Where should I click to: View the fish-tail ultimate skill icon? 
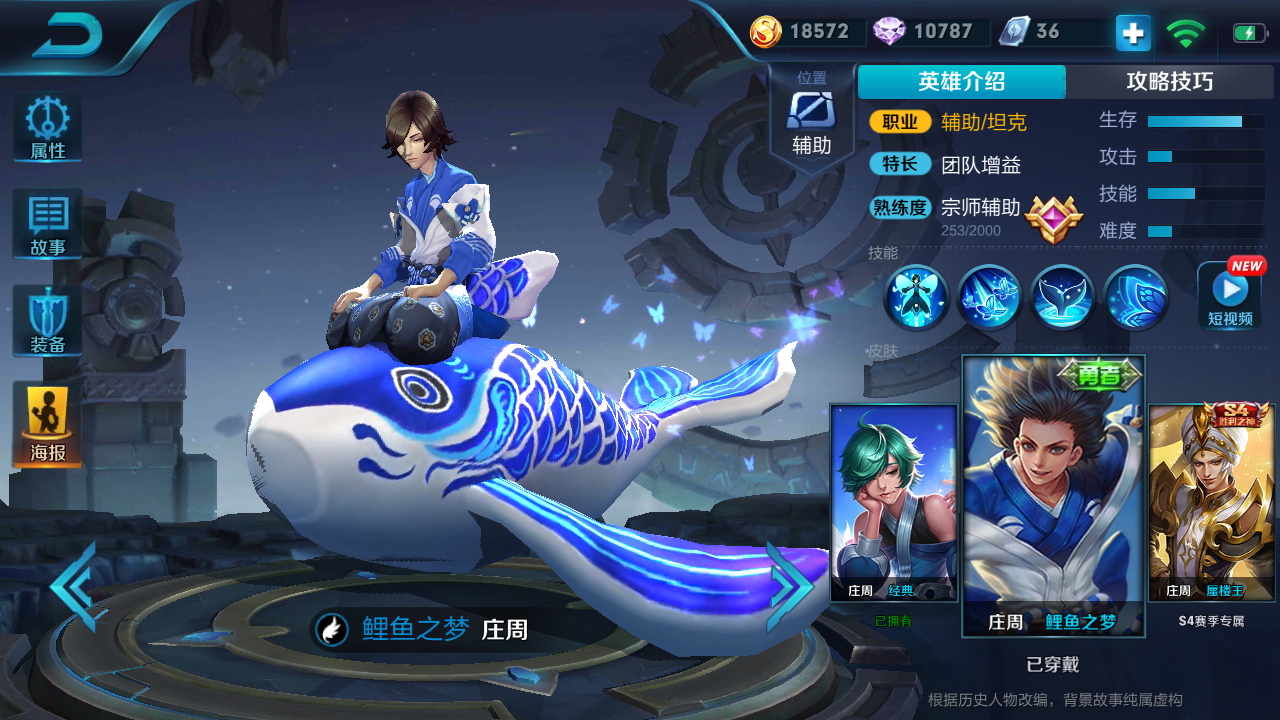pyautogui.click(x=1062, y=297)
